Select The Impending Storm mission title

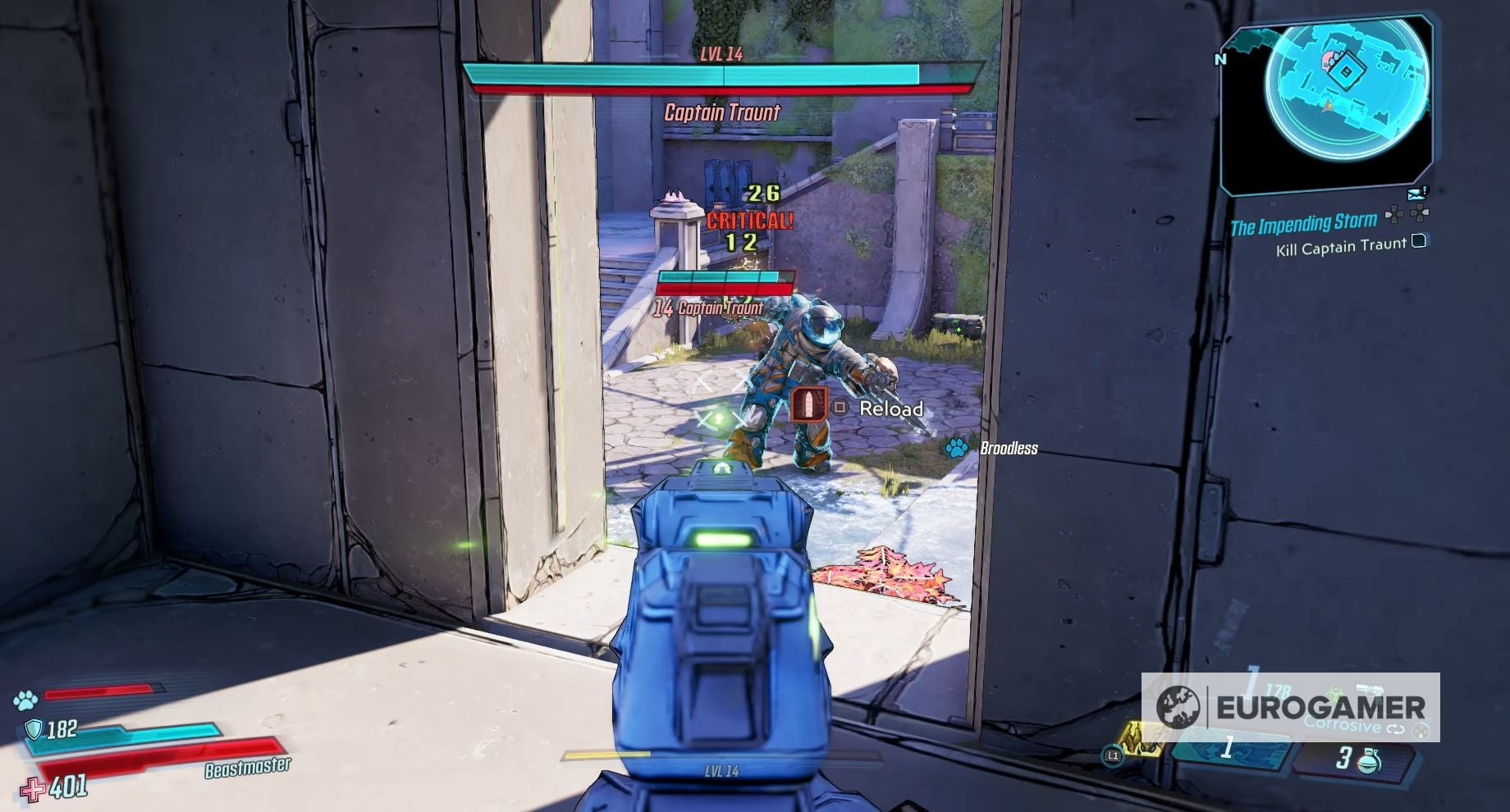pos(1303,223)
